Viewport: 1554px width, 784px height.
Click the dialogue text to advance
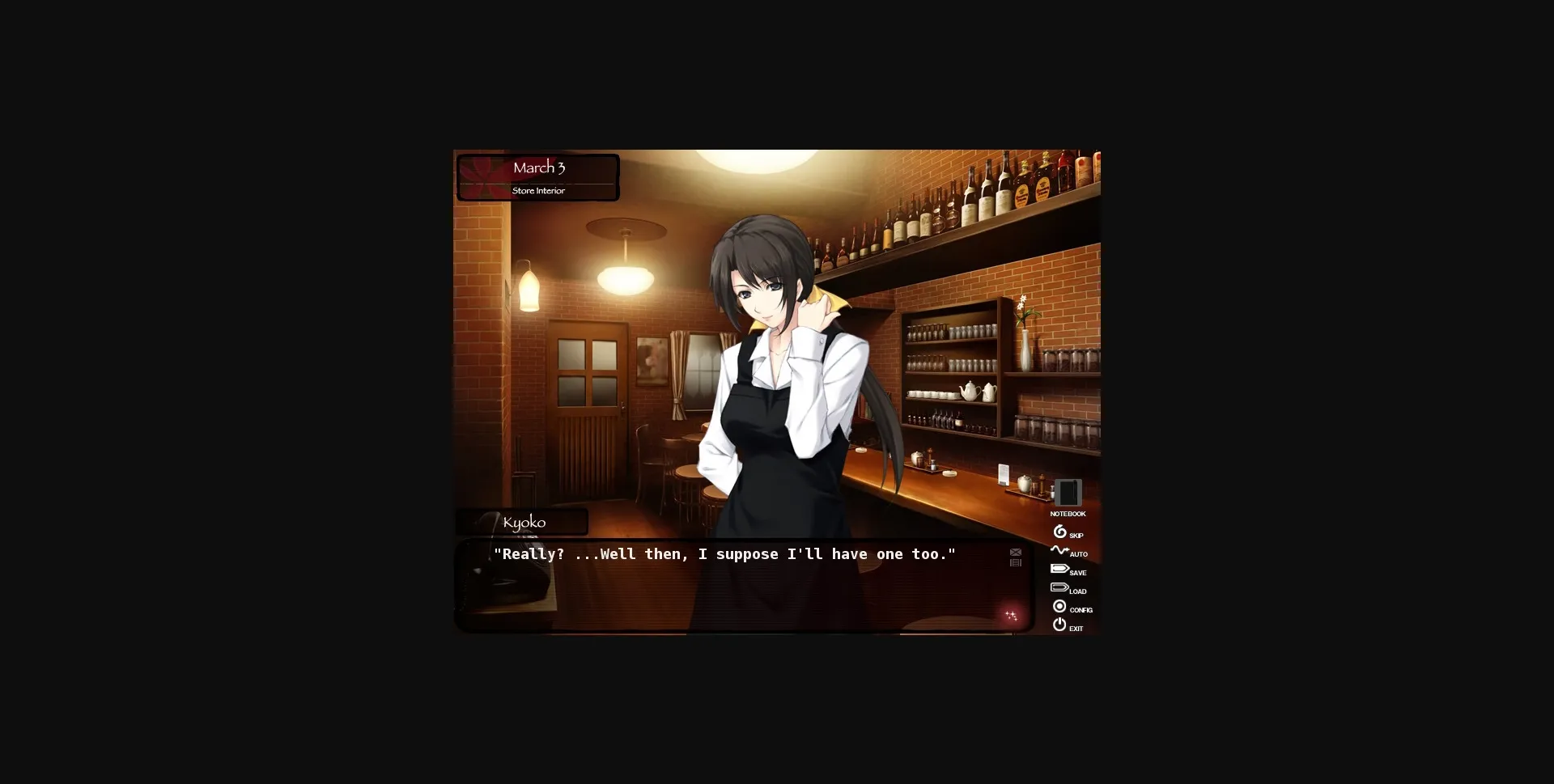tap(724, 554)
